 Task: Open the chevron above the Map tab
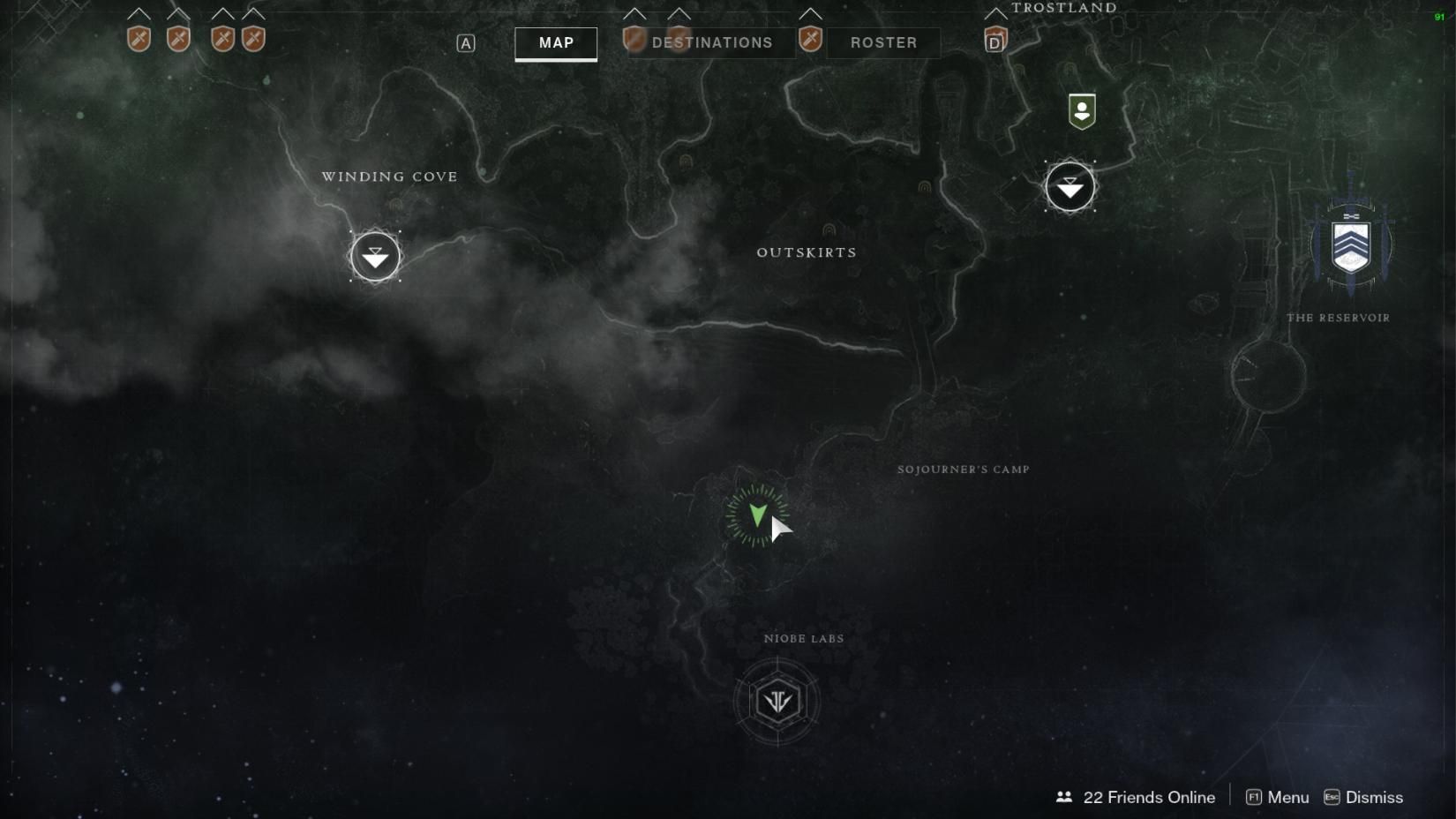point(634,14)
